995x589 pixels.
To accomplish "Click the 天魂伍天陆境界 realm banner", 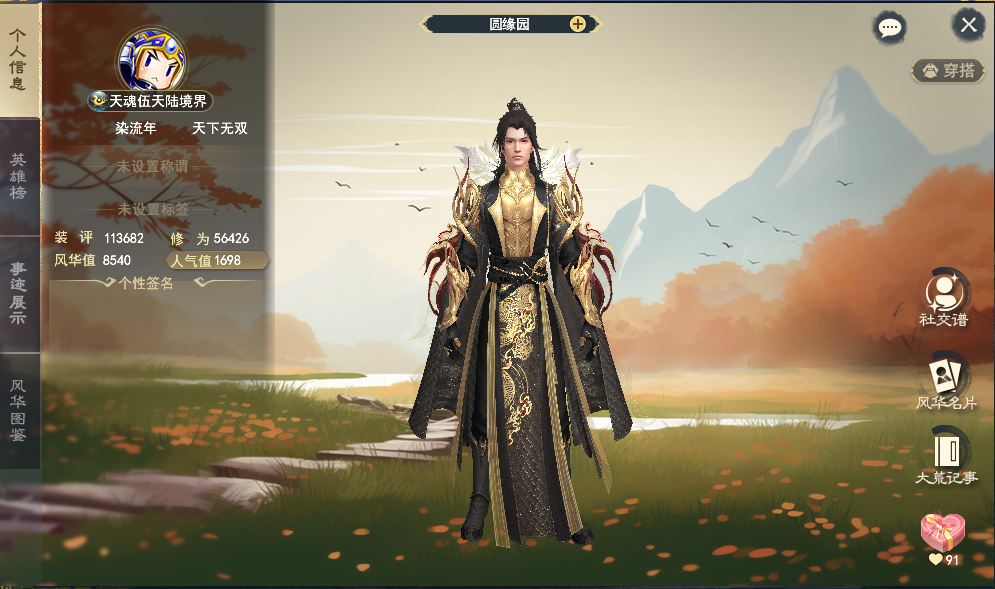I will [x=151, y=101].
